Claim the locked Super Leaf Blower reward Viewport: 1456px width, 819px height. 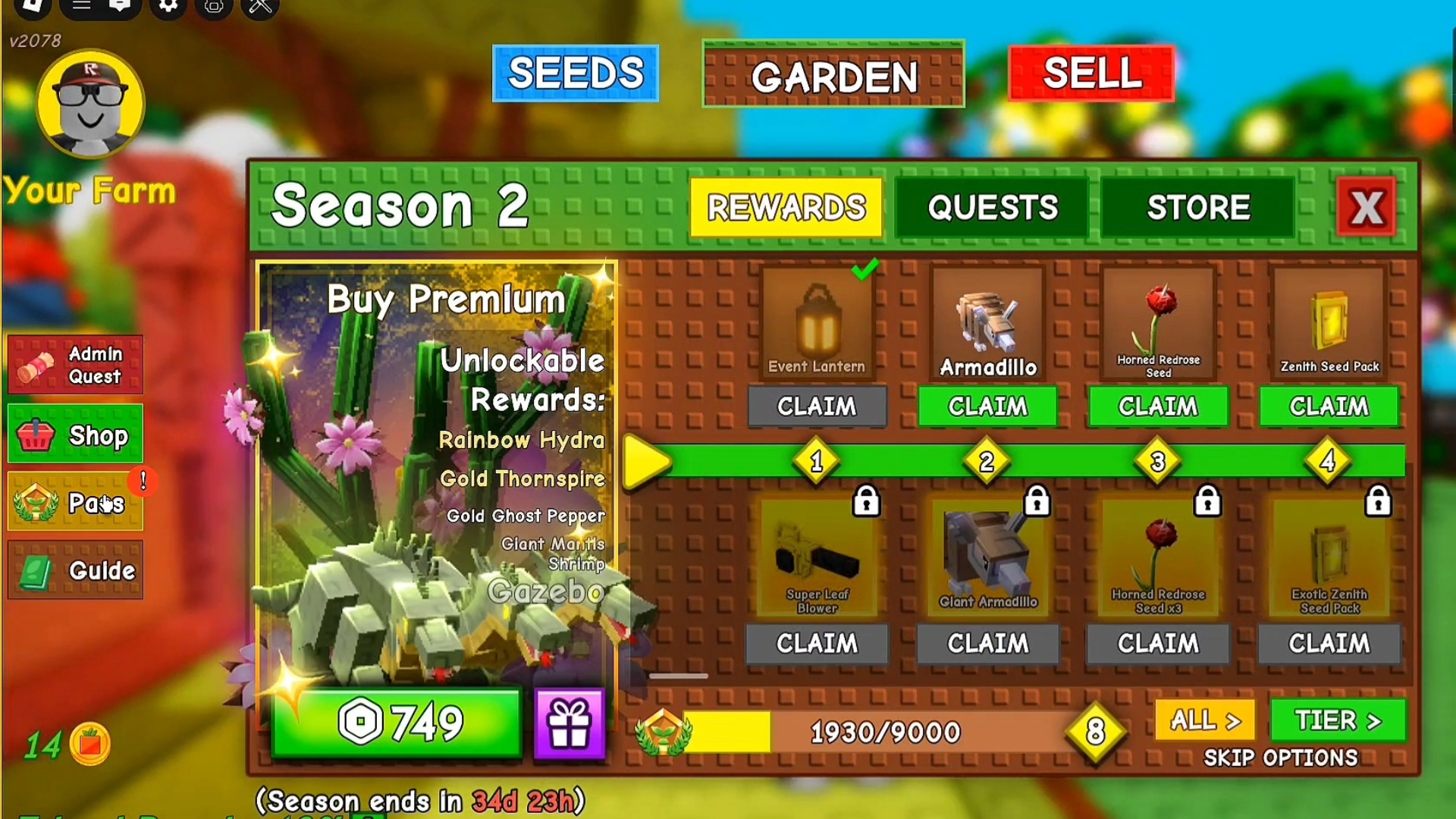[816, 644]
